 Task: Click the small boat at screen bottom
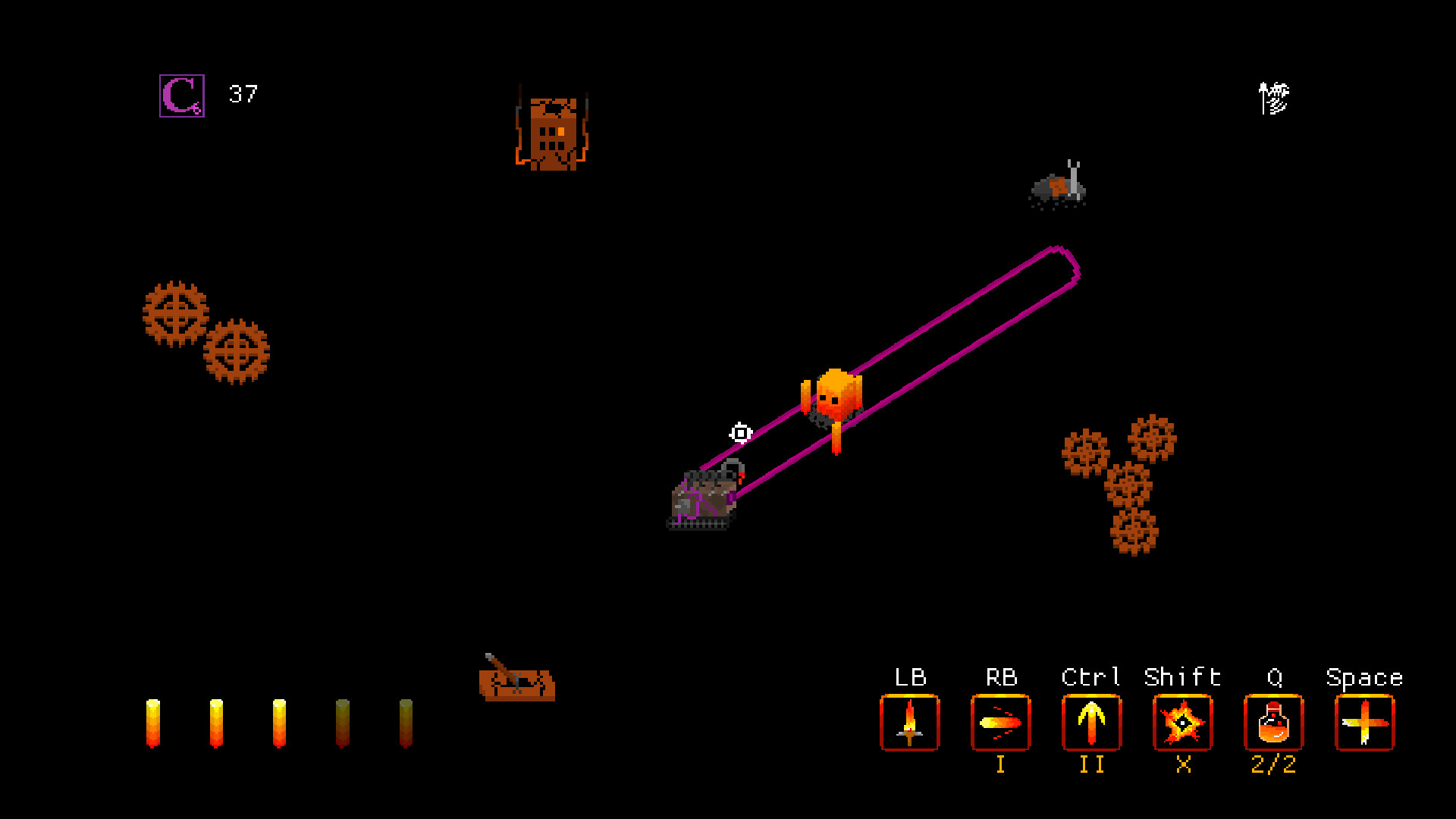[516, 686]
